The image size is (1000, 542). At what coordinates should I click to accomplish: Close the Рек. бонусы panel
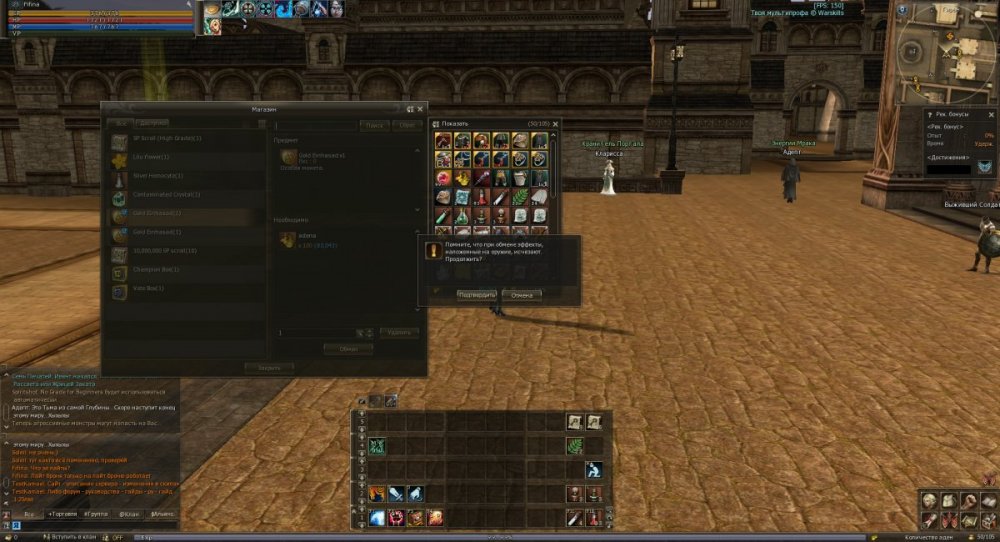[x=993, y=115]
